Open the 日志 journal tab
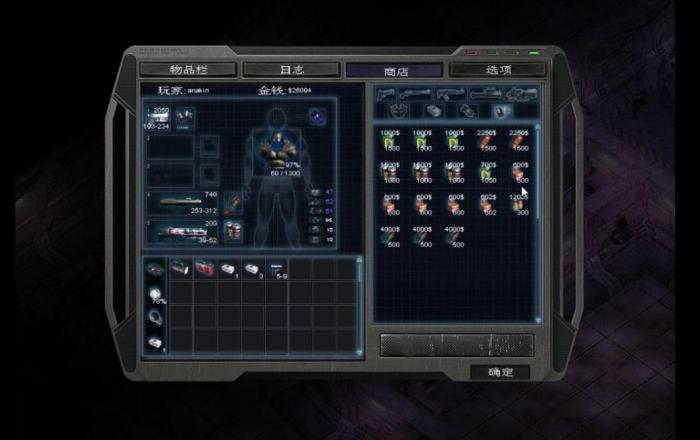 291,70
